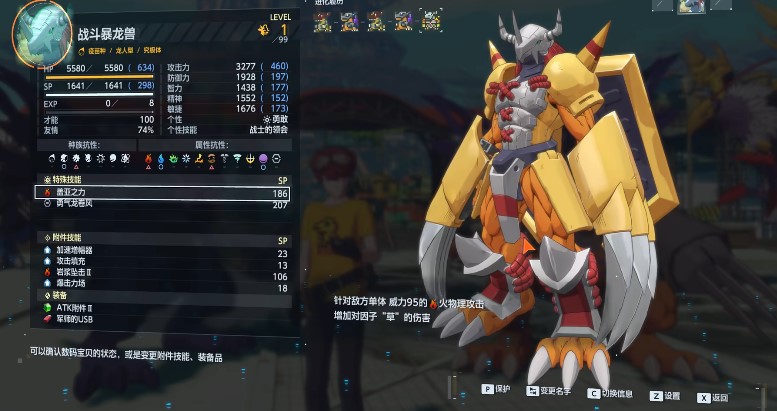
Task: Choose the 爆击力场 attachment skill
Action: [x=160, y=288]
